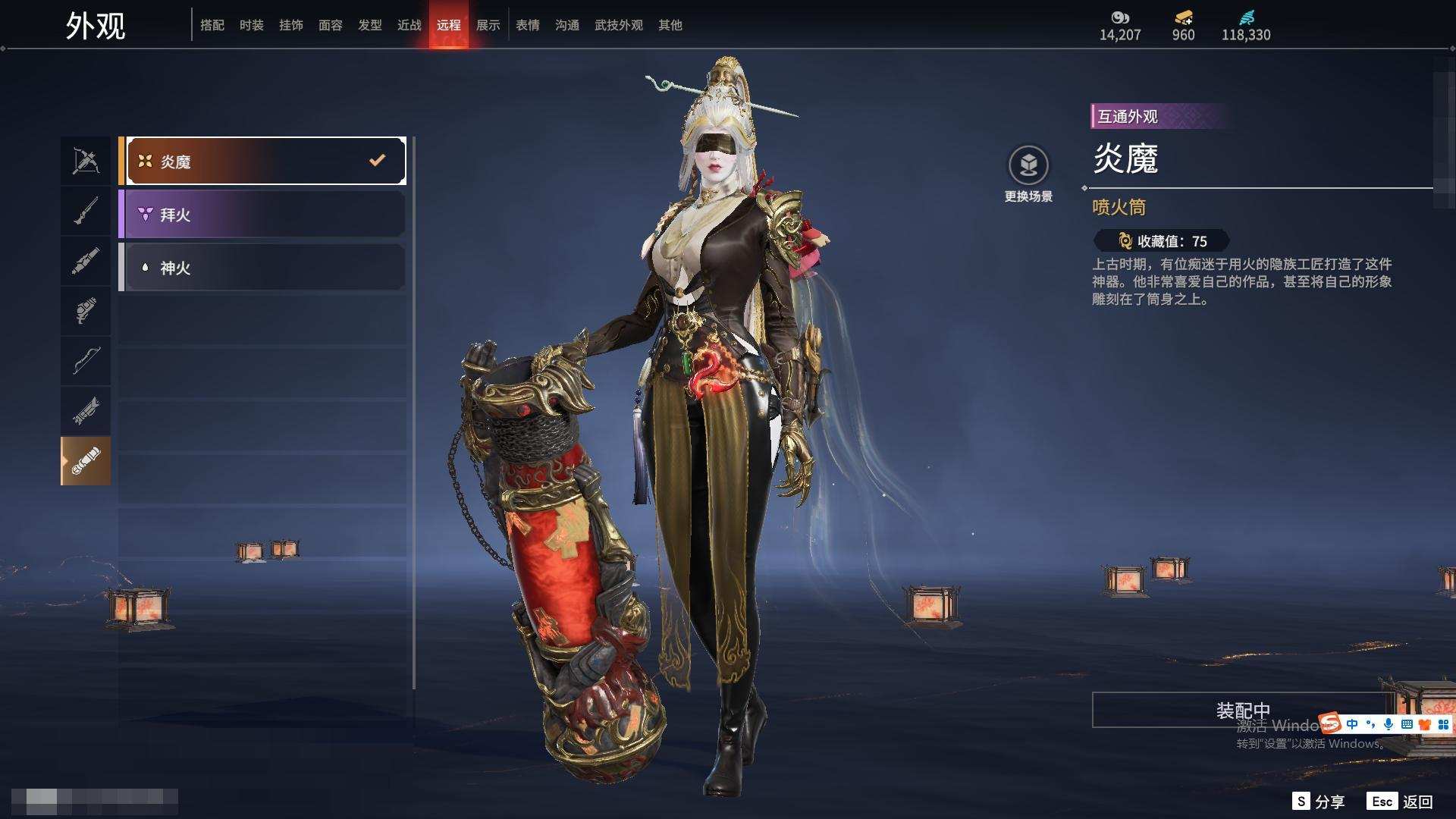Open the 发型 hairstyle tab
This screenshot has height=819, width=1456.
pos(370,25)
